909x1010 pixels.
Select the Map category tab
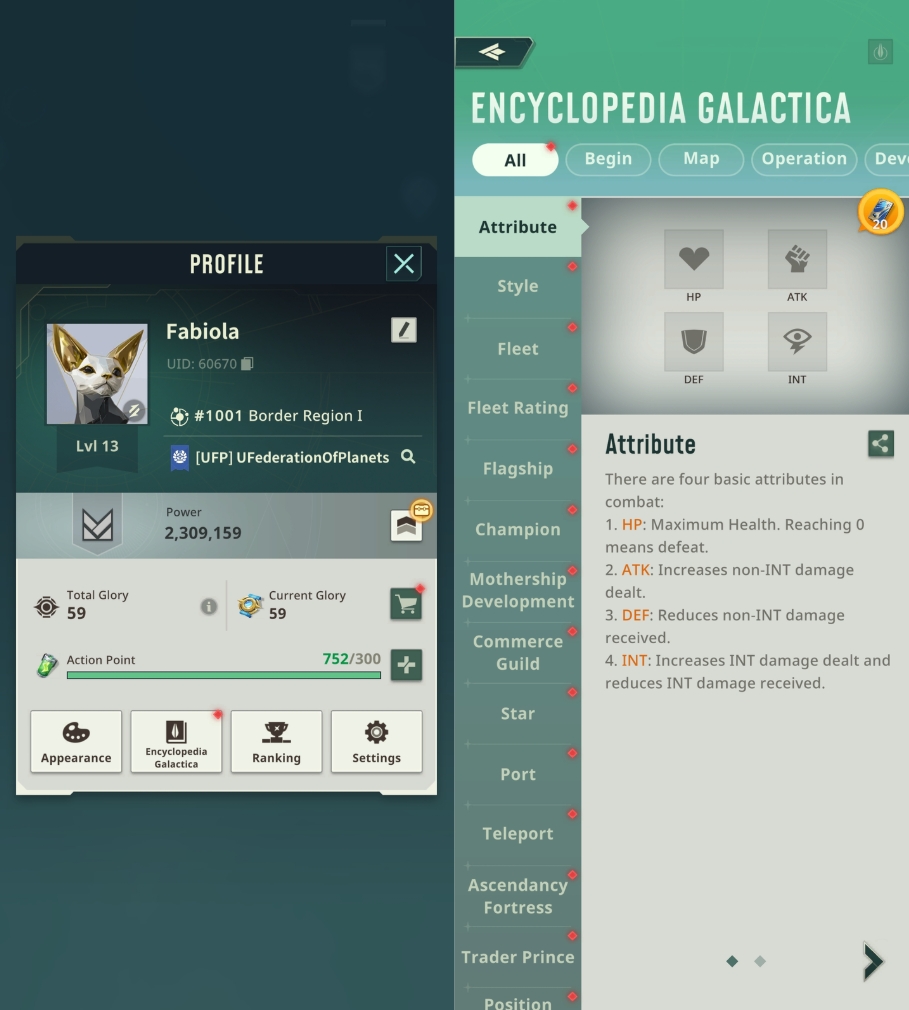(x=701, y=159)
